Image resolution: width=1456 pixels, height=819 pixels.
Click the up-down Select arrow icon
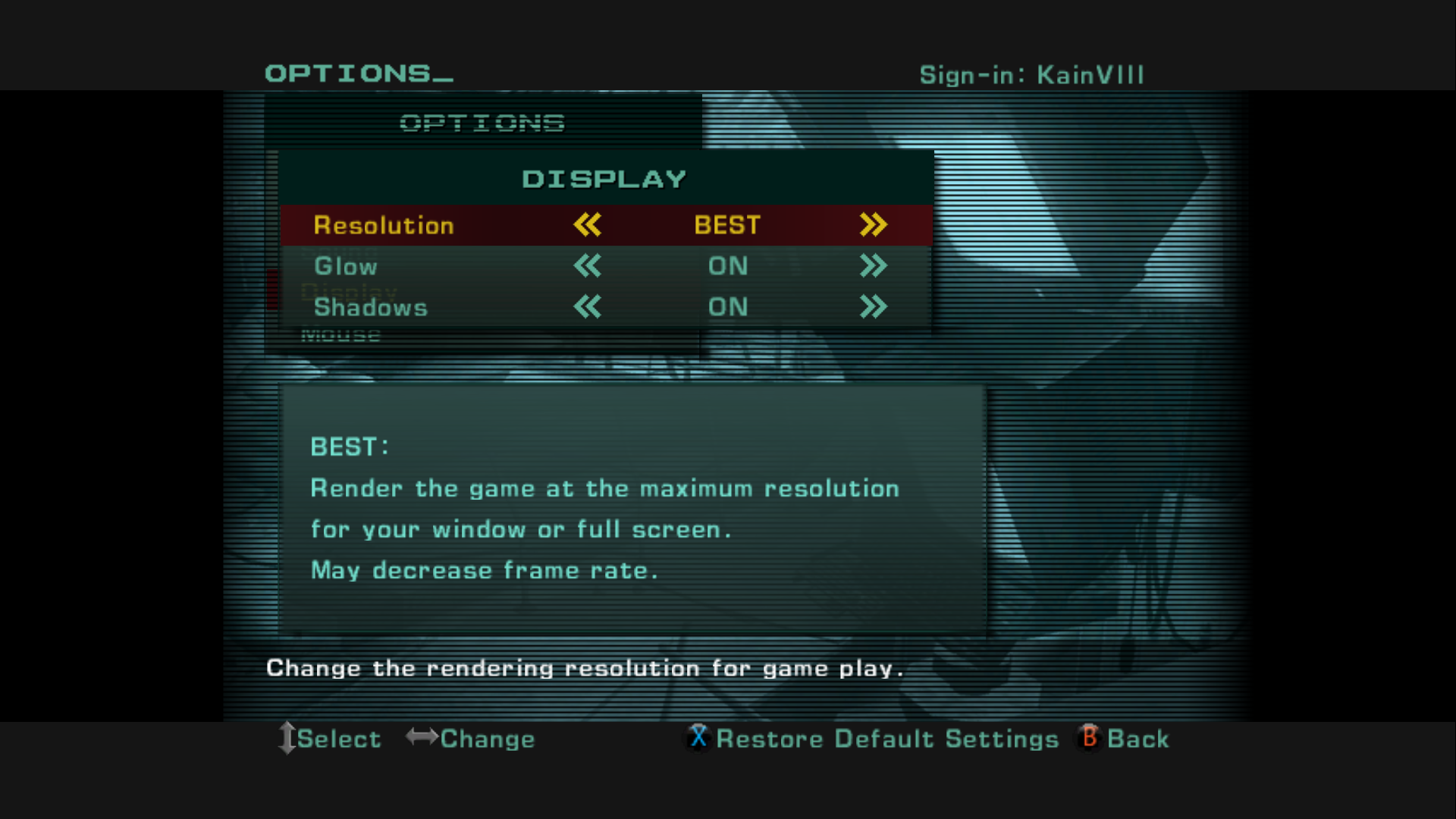pos(287,738)
